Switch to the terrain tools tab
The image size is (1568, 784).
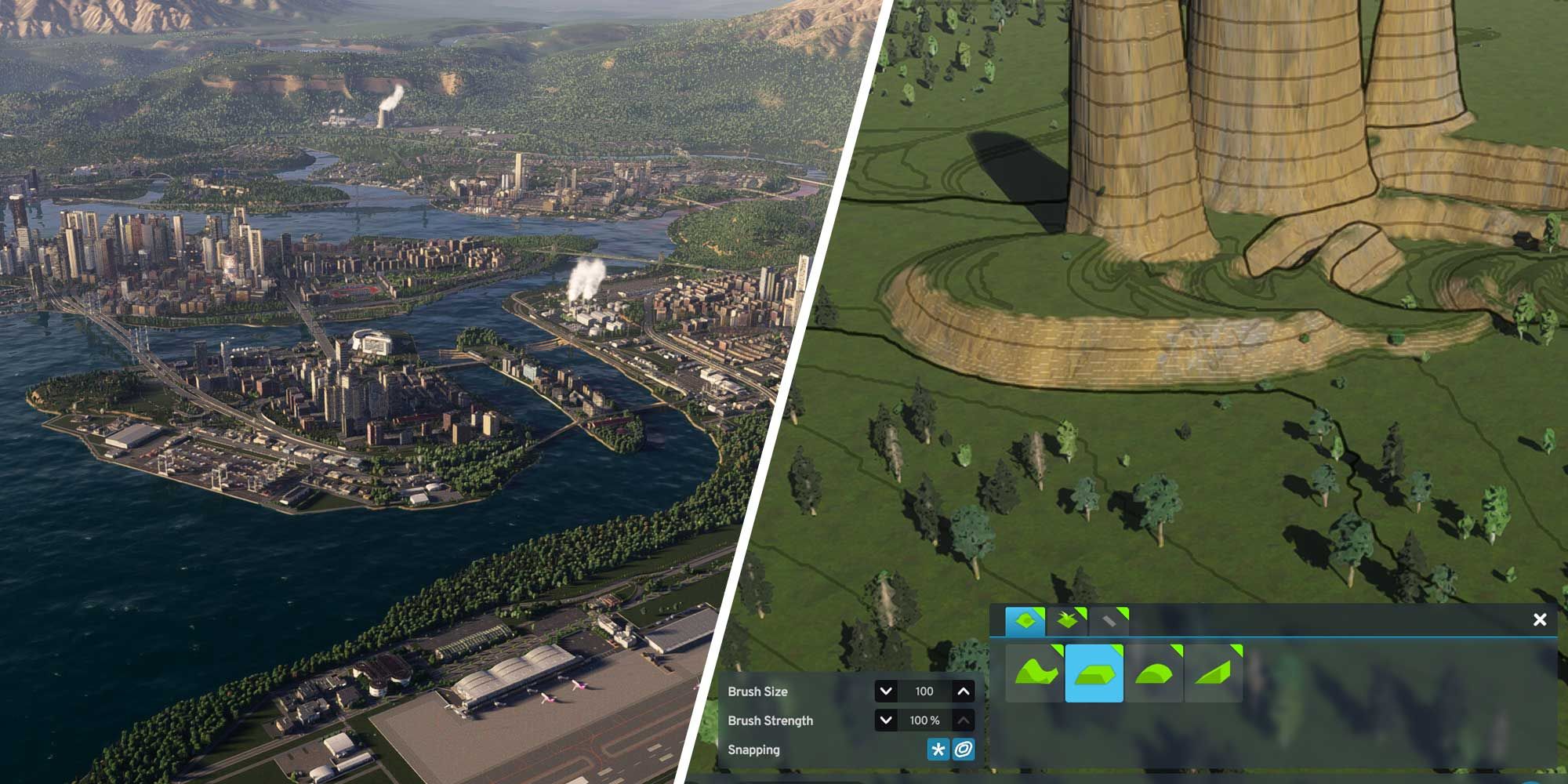[x=1025, y=622]
